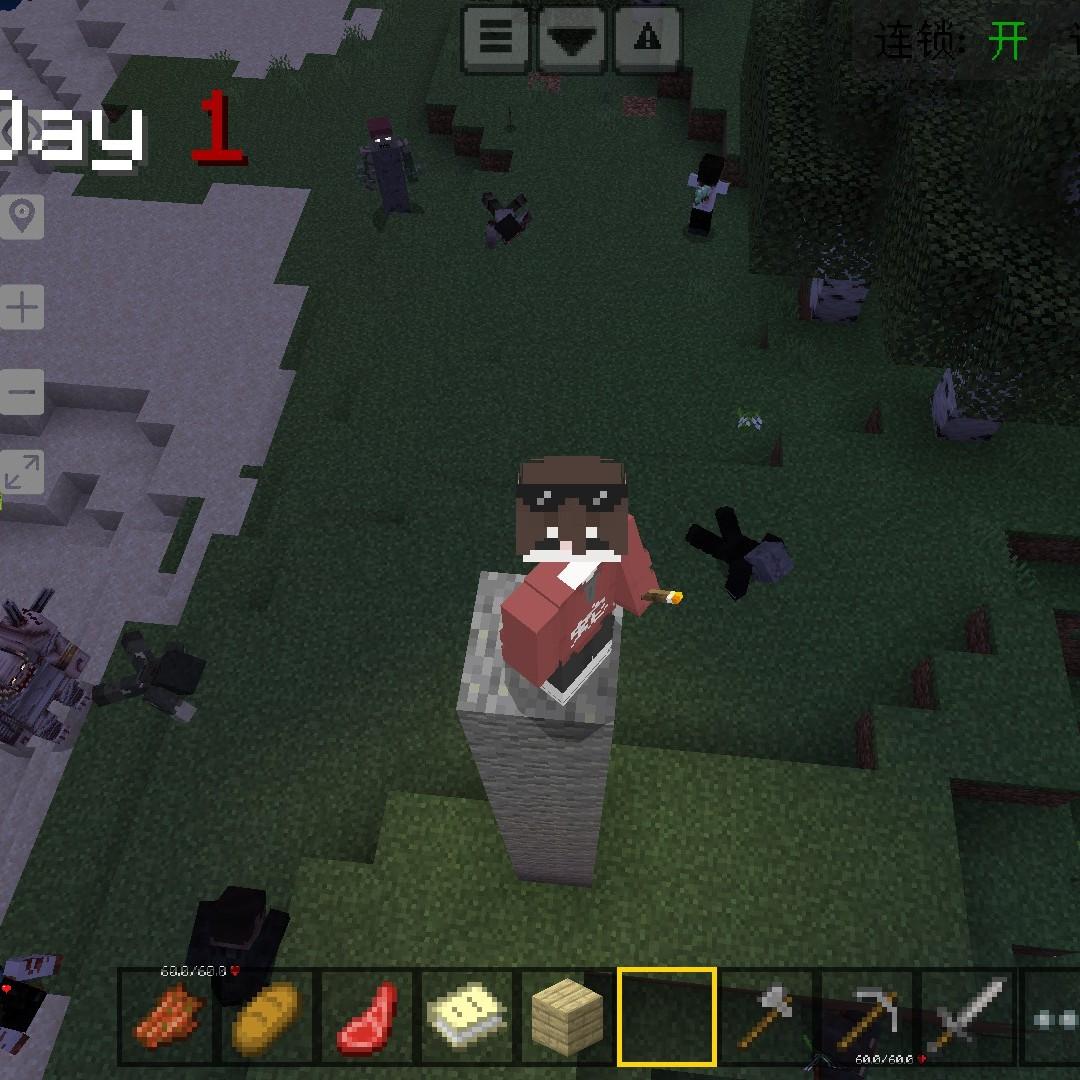Equip the pickaxe from hotbar
Image resolution: width=1080 pixels, height=1080 pixels.
(867, 1016)
